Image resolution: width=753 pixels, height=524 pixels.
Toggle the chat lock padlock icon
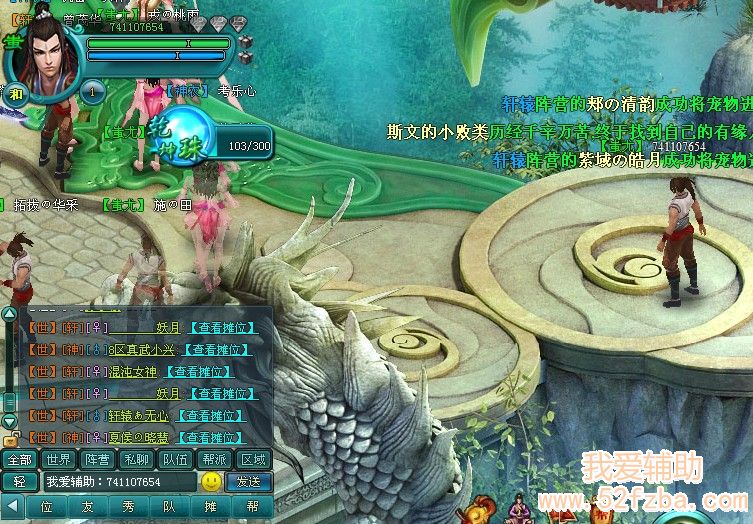[x=10, y=439]
